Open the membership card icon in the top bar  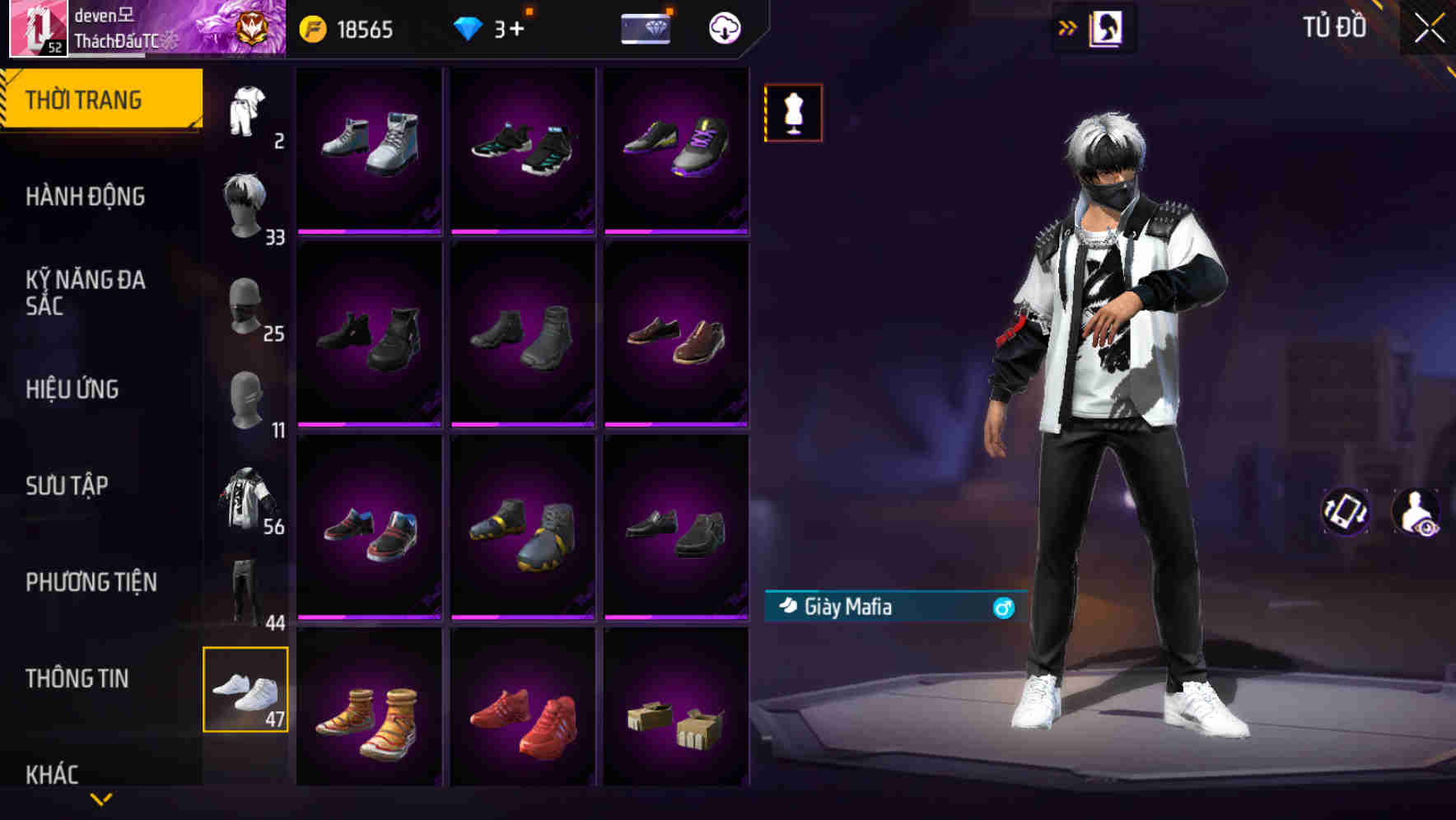(x=646, y=27)
